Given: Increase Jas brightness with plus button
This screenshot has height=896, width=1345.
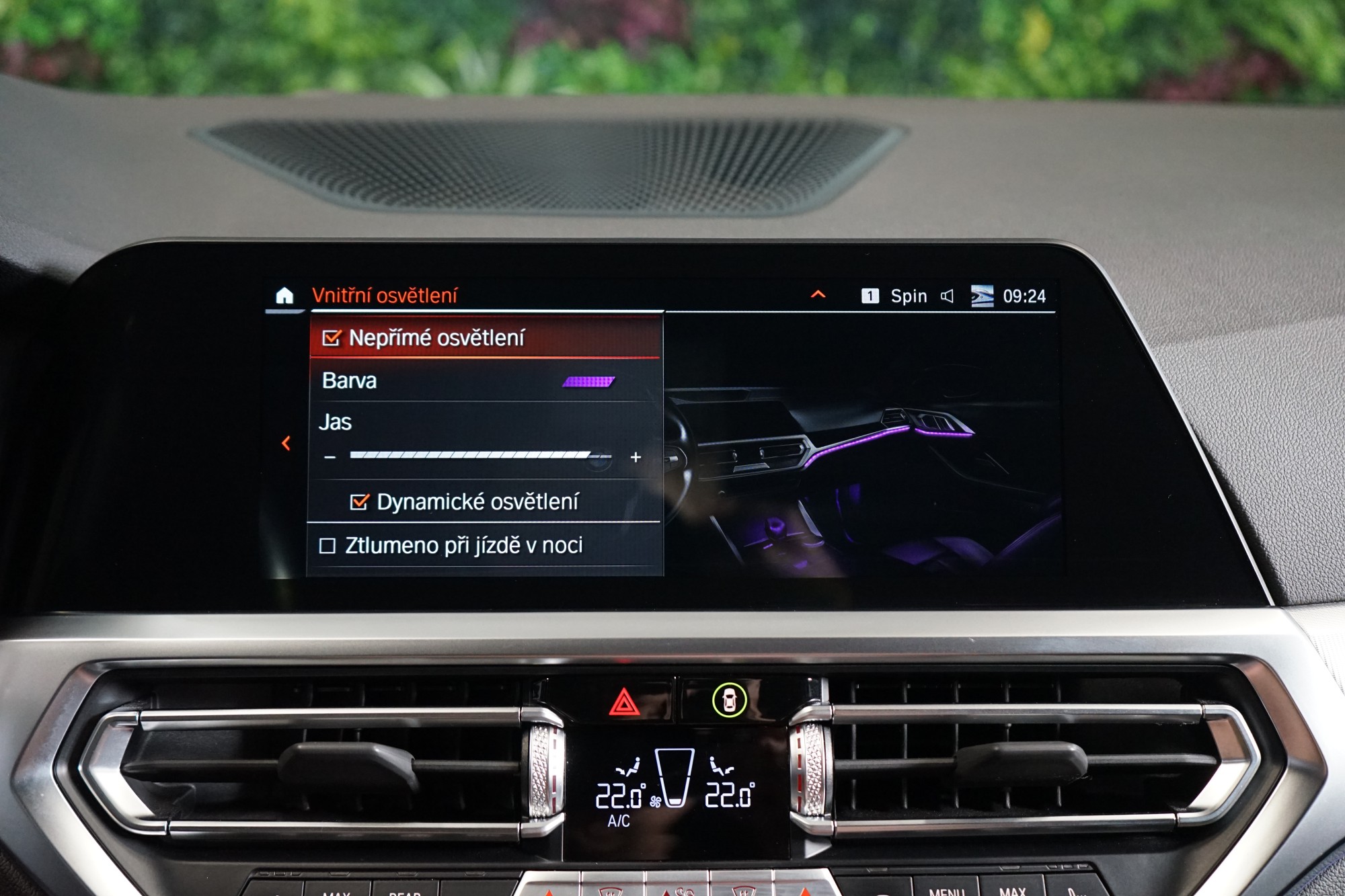Looking at the screenshot, I should [x=636, y=458].
